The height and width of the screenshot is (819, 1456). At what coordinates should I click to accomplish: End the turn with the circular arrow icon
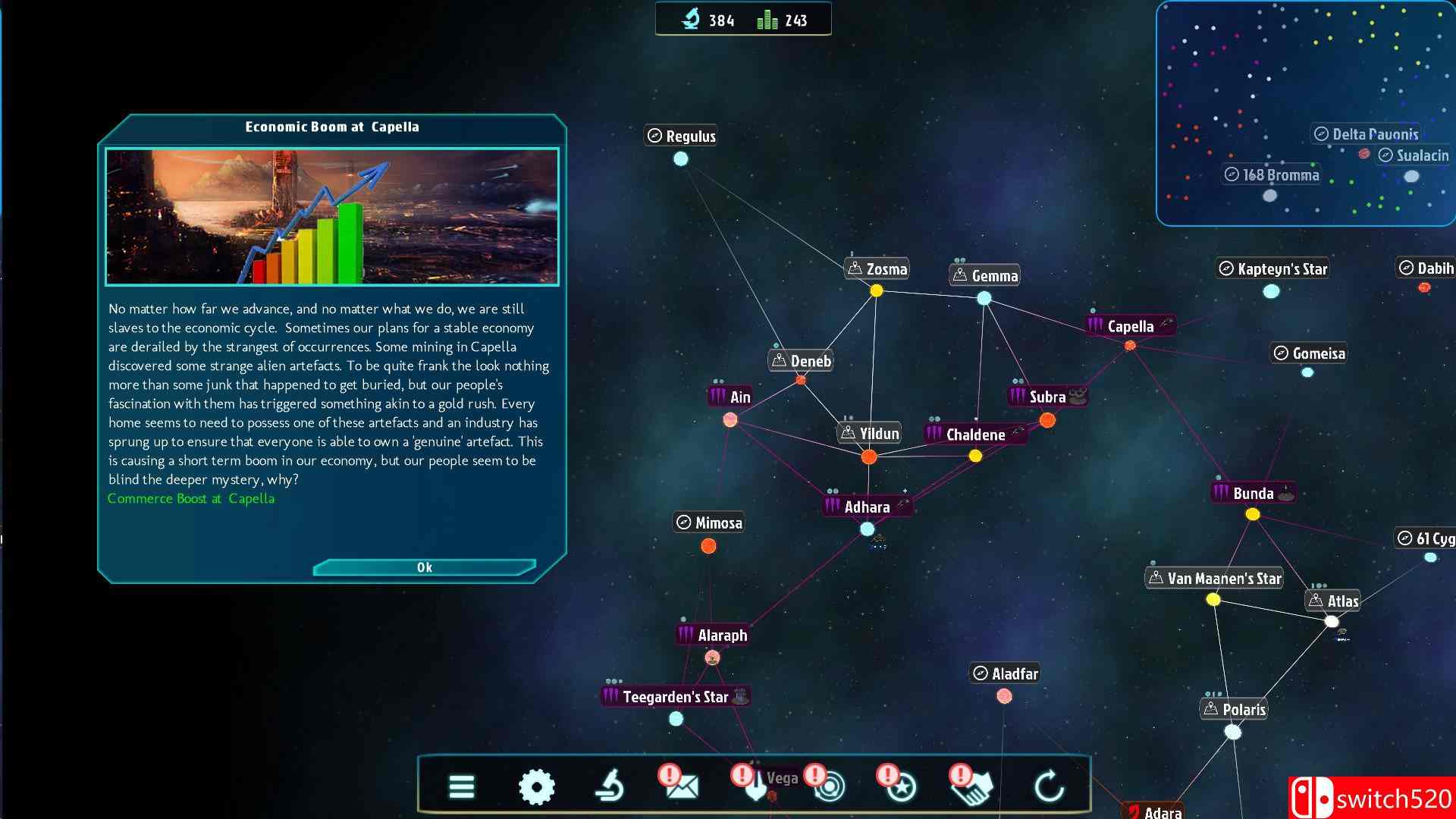point(1050,787)
